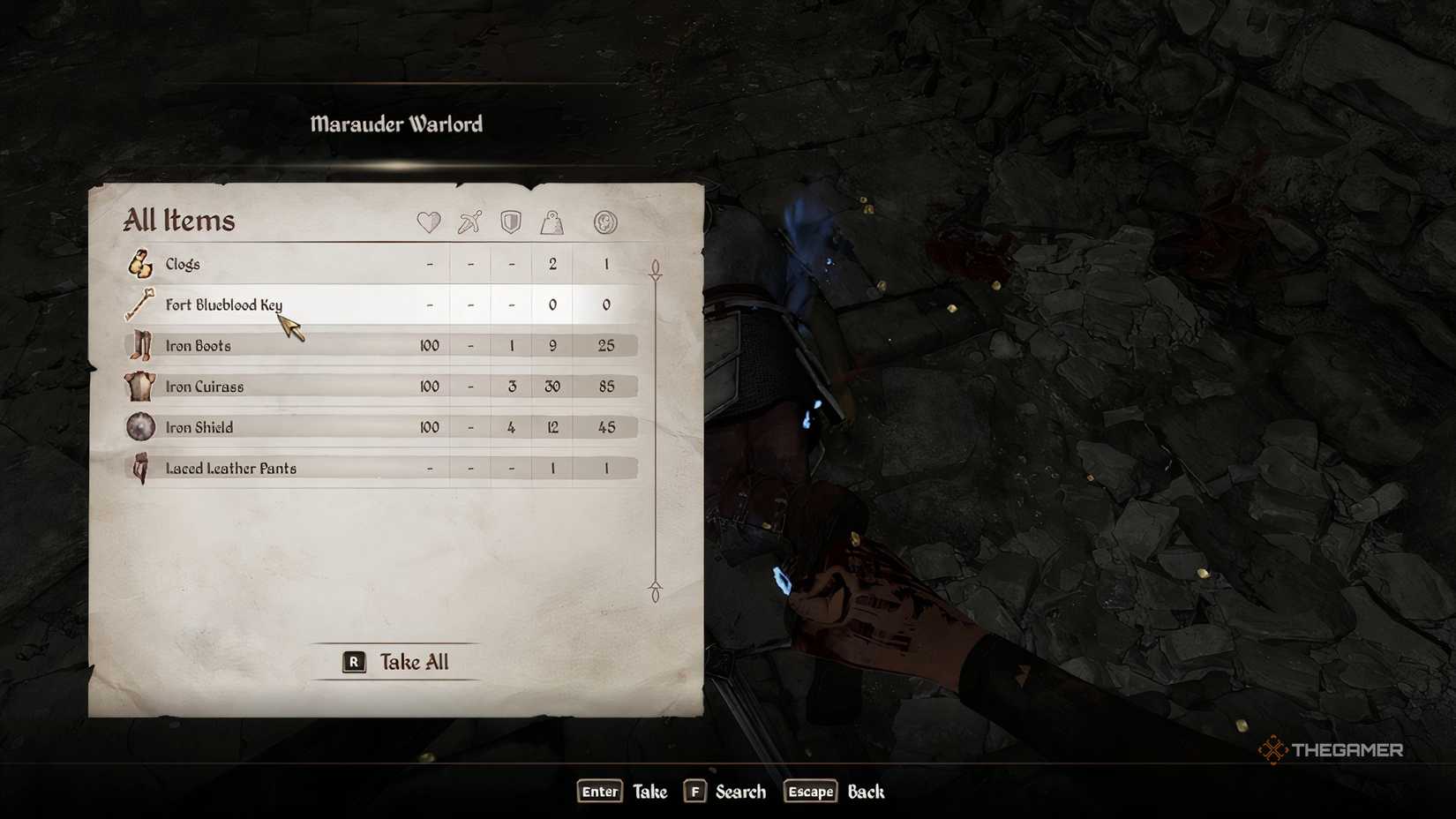
Task: Click the scrollbar down arrow
Action: coord(655,587)
